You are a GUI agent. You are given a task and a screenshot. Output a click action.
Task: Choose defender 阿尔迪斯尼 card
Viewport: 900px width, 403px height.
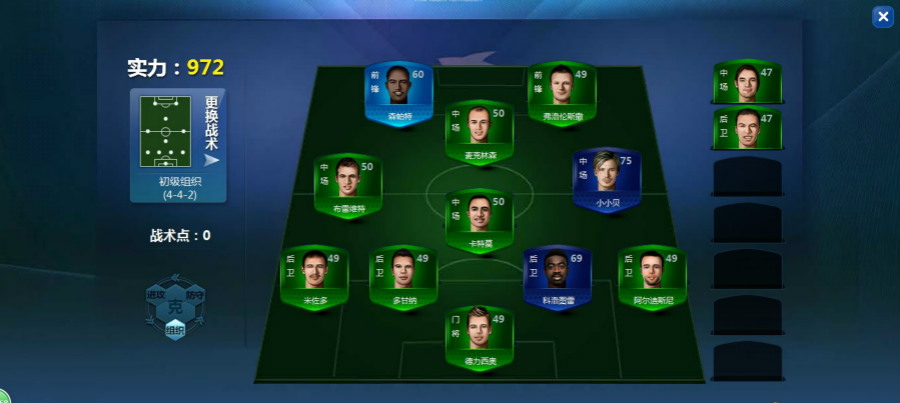[652, 277]
